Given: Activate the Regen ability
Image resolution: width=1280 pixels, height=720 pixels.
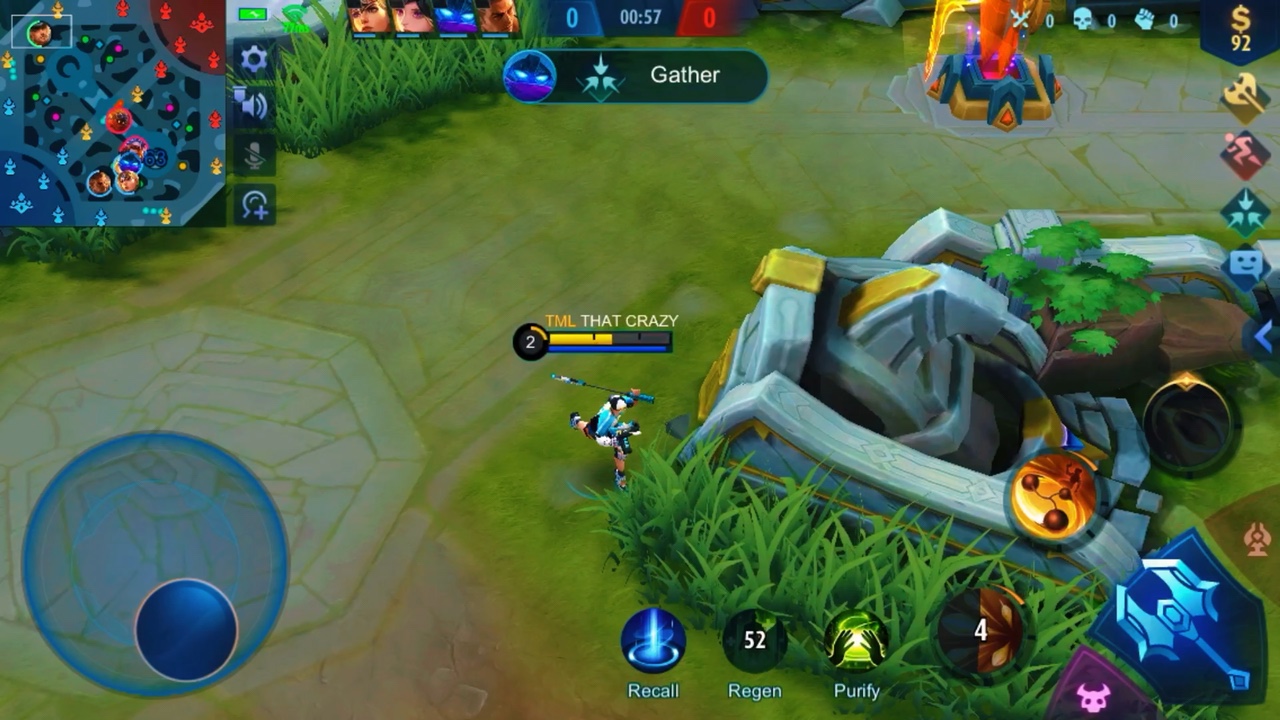Looking at the screenshot, I should coord(755,641).
